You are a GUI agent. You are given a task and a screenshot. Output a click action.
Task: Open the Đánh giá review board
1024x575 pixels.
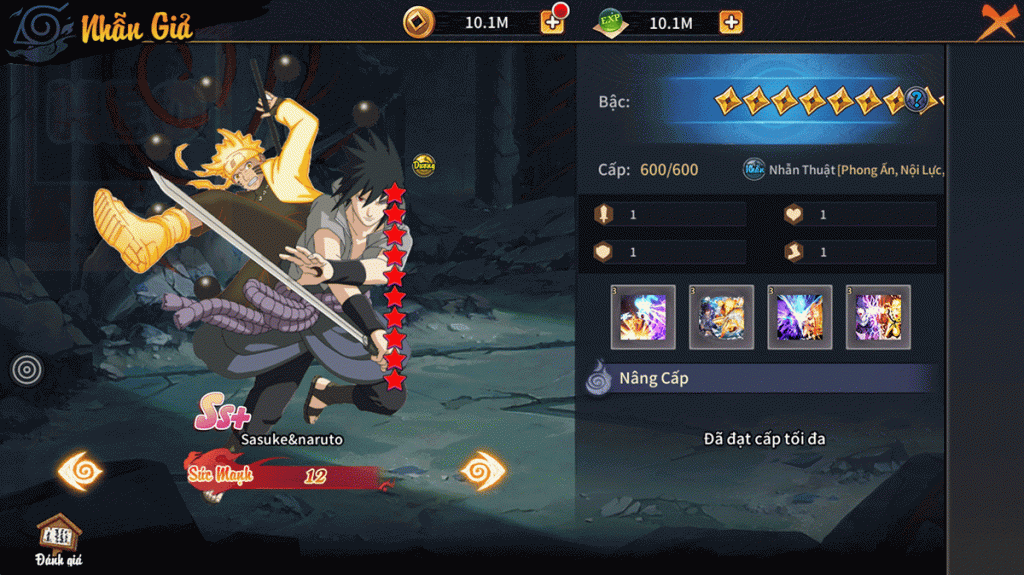point(58,540)
